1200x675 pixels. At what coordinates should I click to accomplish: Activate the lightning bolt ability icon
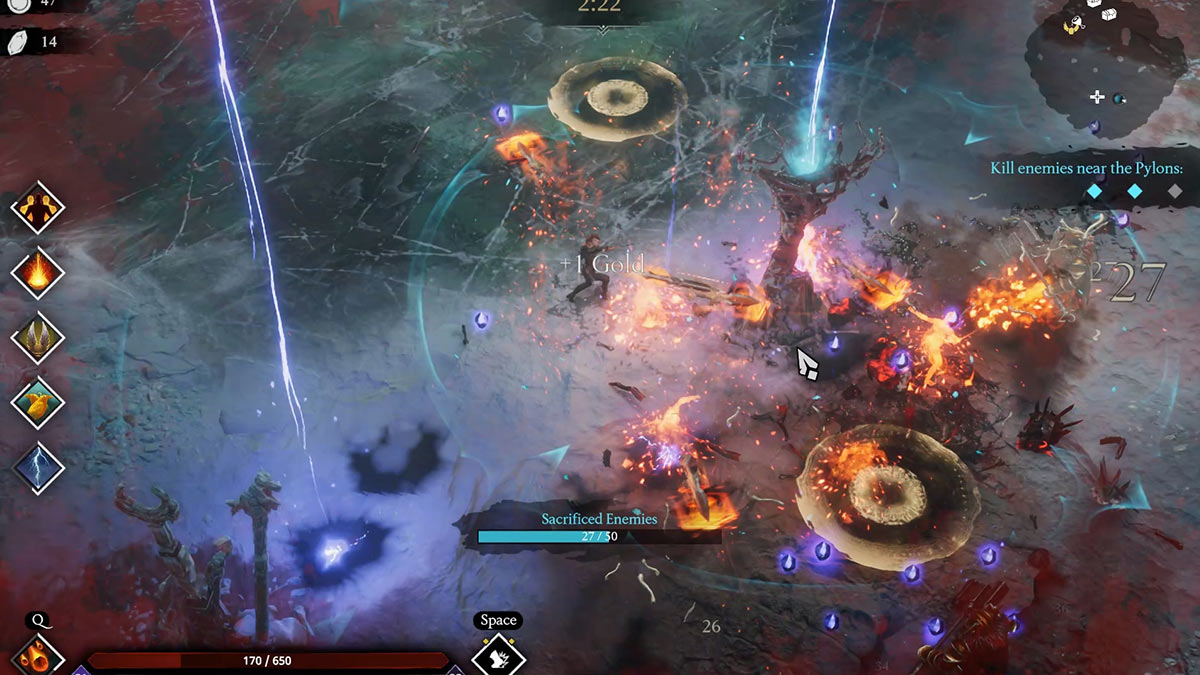tap(38, 468)
